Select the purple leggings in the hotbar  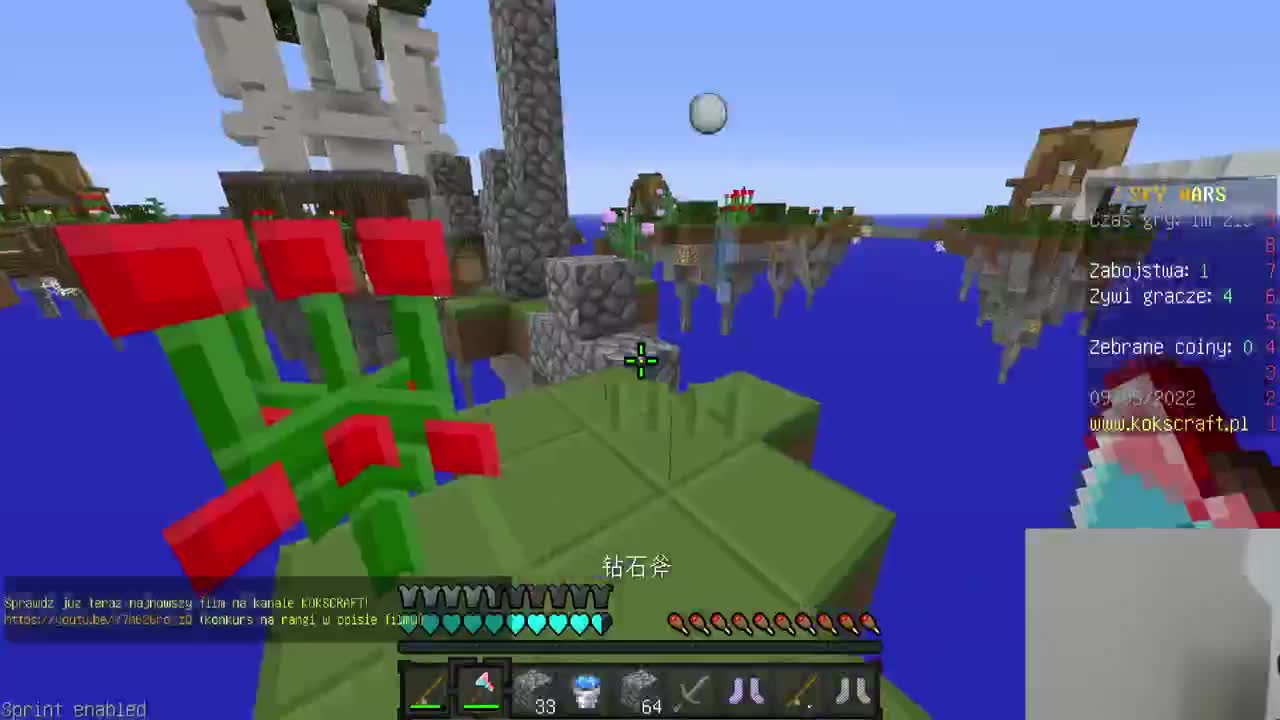point(746,688)
